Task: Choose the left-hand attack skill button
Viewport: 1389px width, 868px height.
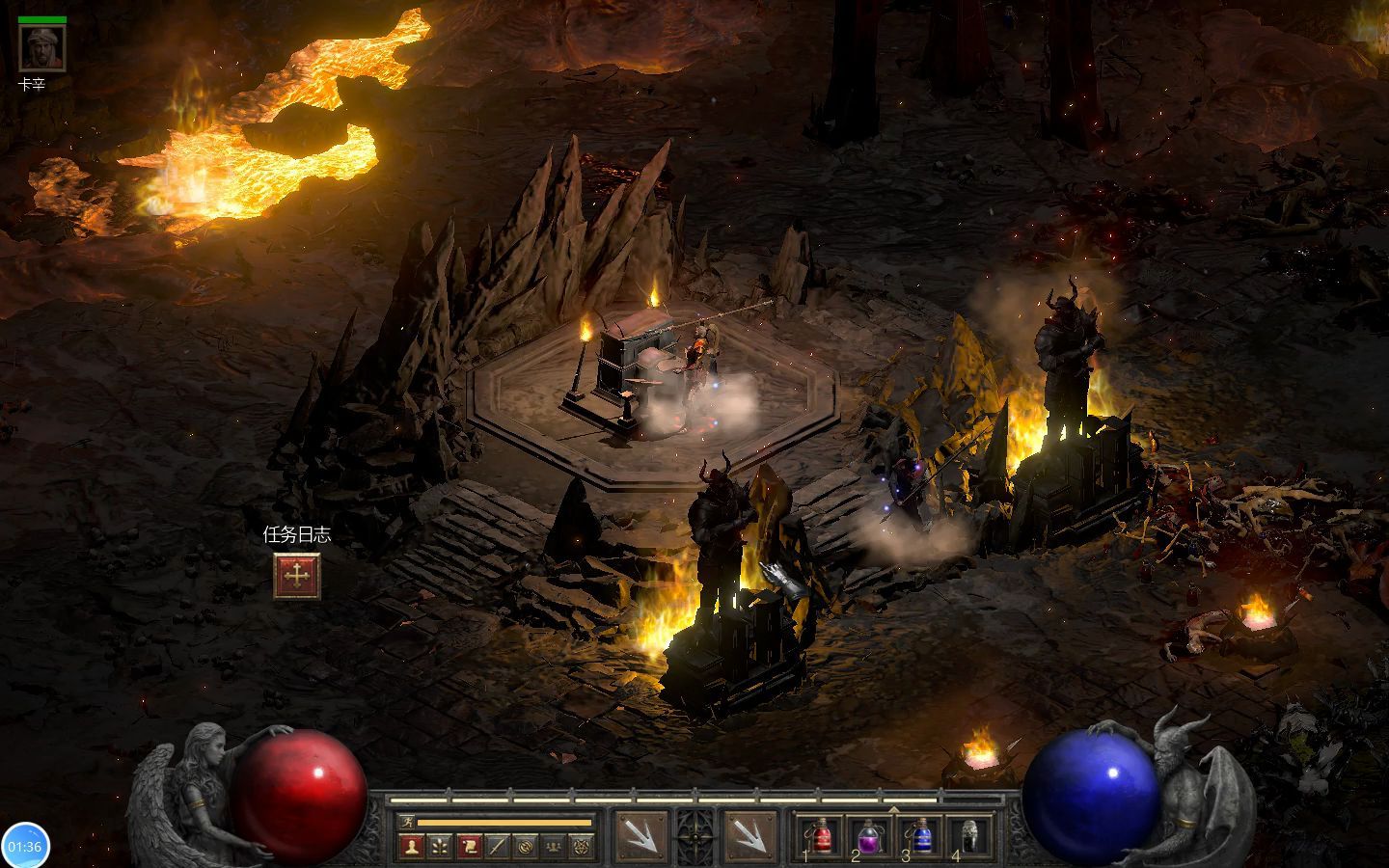Action: coord(640,835)
